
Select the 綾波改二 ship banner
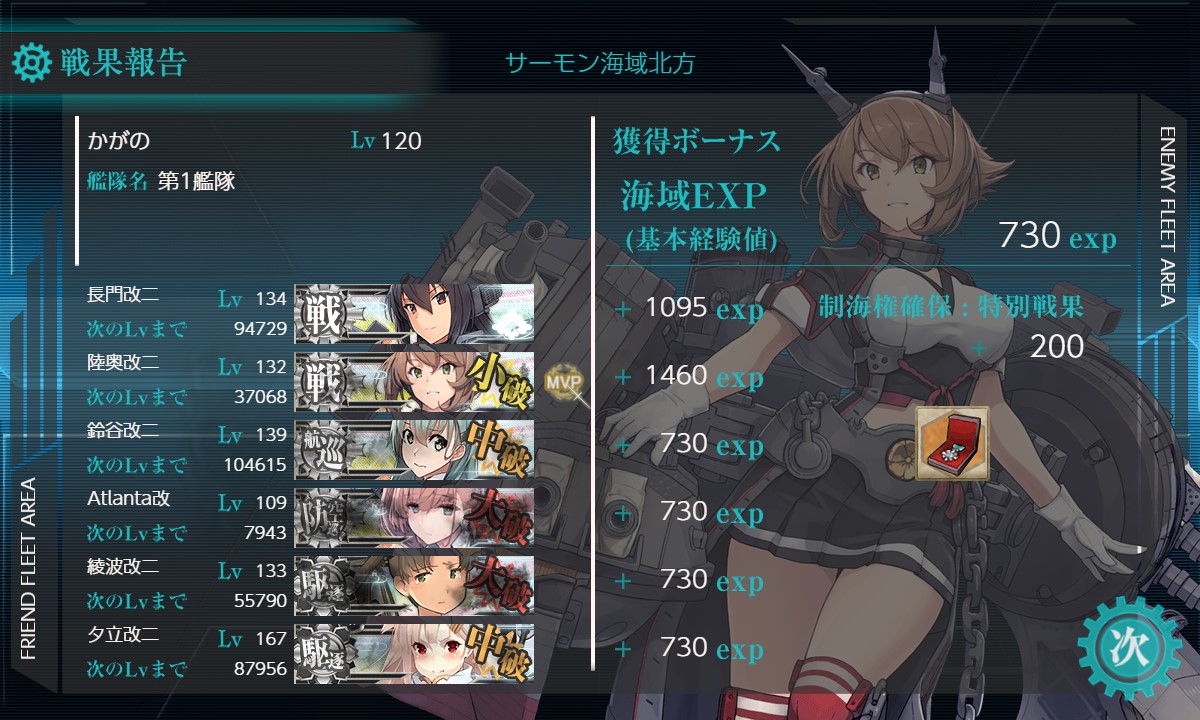point(414,584)
